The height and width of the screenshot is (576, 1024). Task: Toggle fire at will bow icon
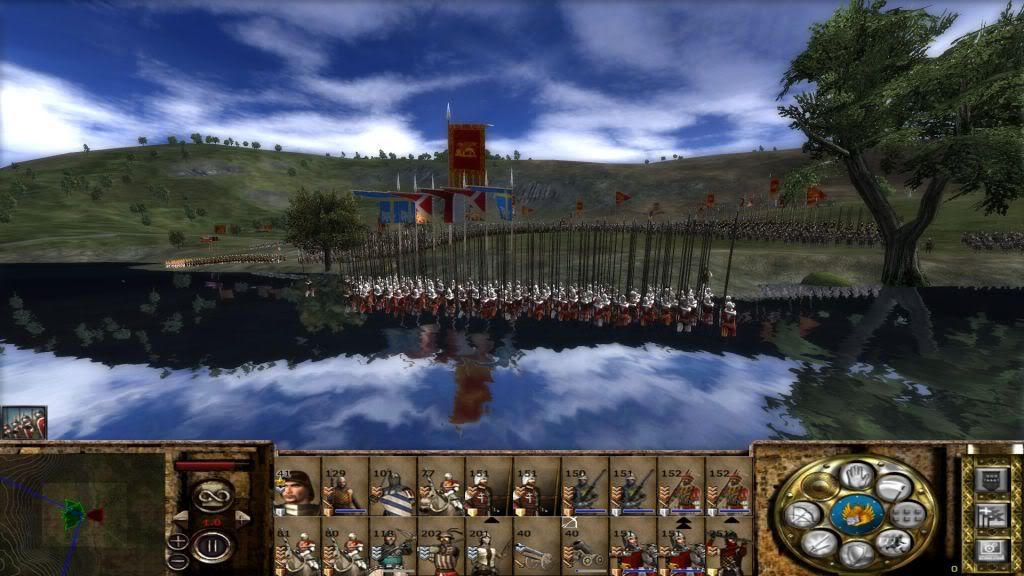pyautogui.click(x=805, y=515)
